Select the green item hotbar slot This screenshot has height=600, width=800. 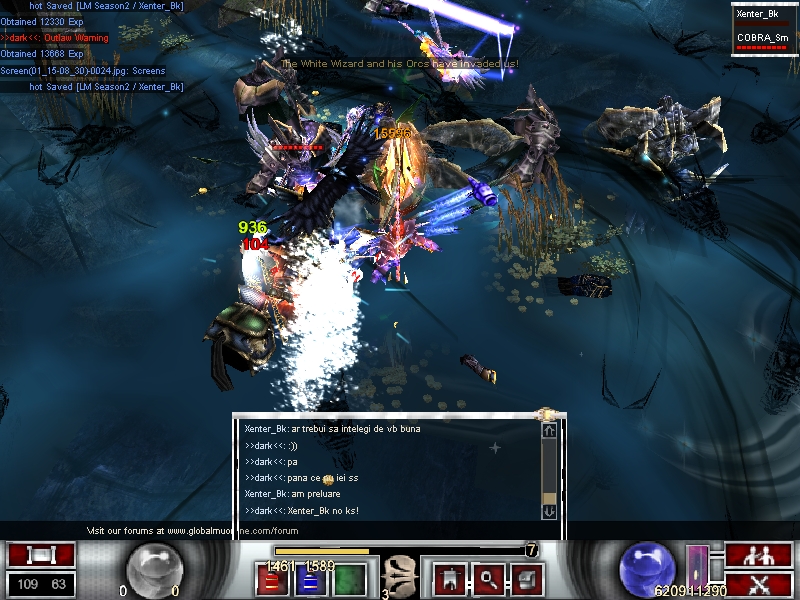(349, 579)
